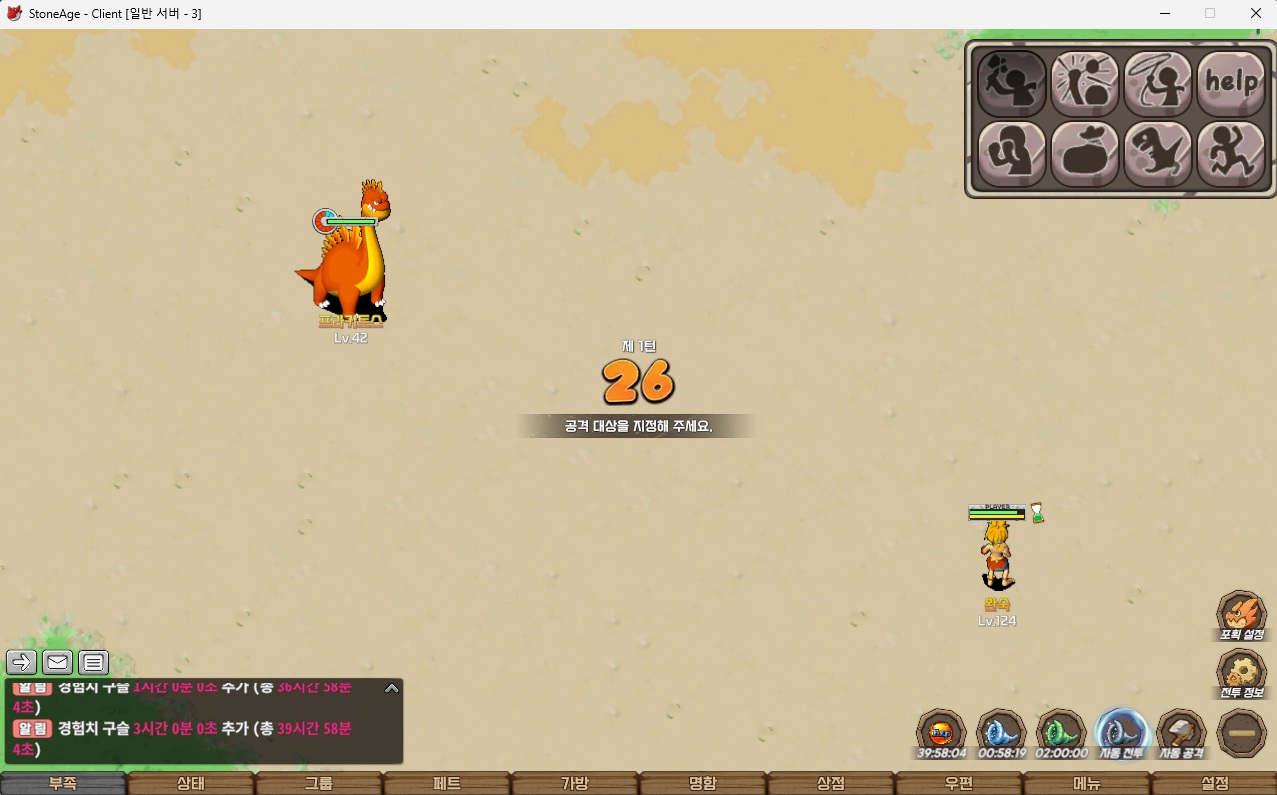The height and width of the screenshot is (795, 1277).
Task: Open the 상태 status tab
Action: click(190, 783)
